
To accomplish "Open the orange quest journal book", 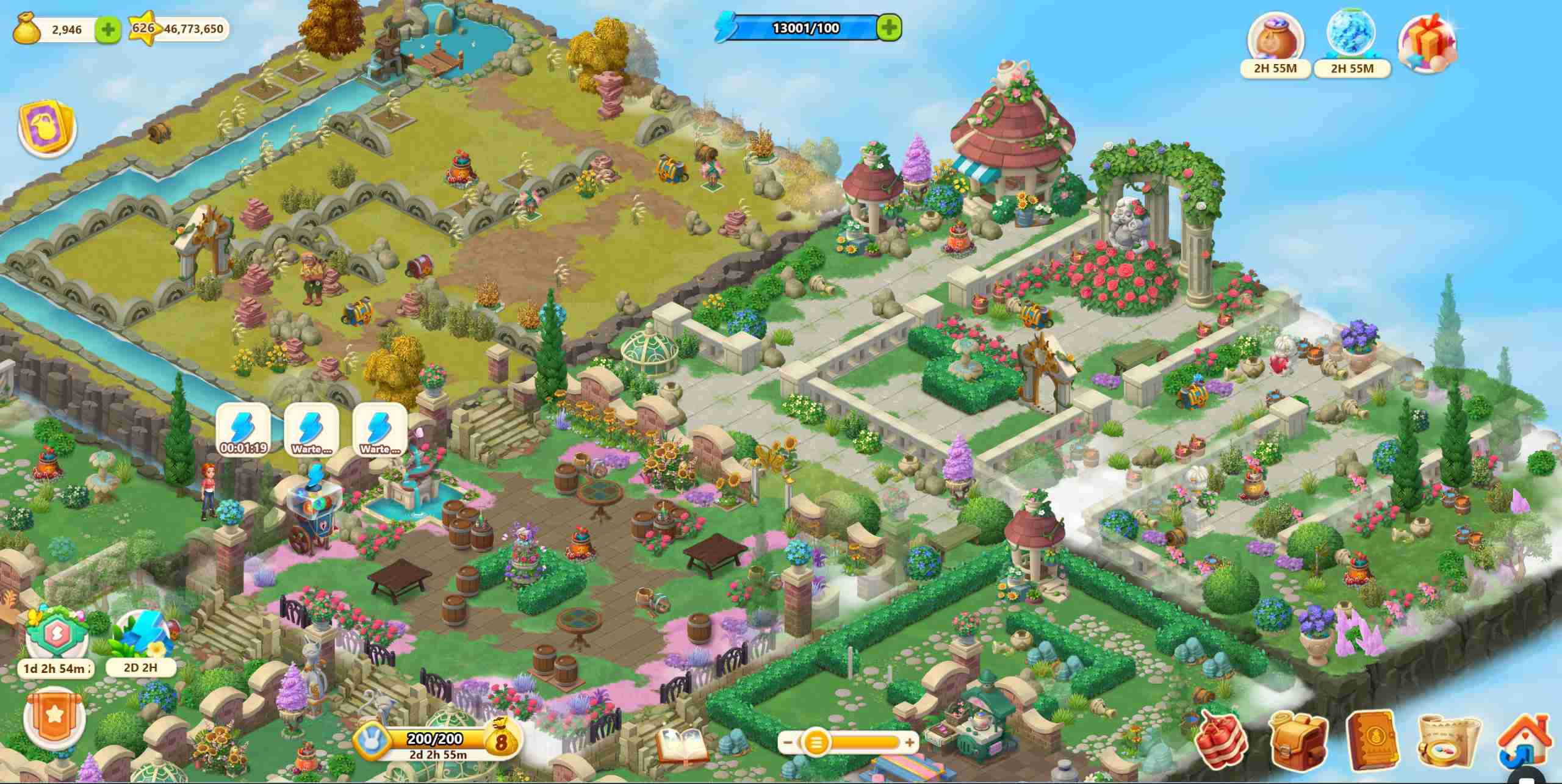I will click(x=1374, y=741).
